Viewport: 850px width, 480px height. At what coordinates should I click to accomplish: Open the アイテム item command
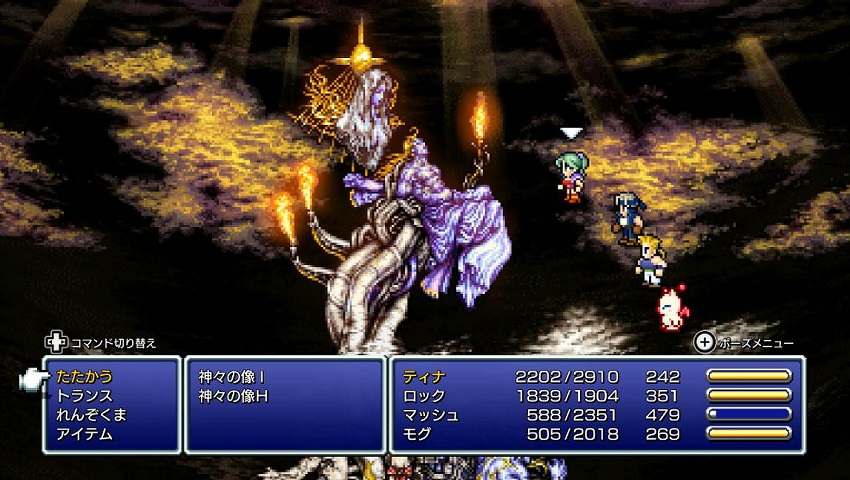(84, 434)
